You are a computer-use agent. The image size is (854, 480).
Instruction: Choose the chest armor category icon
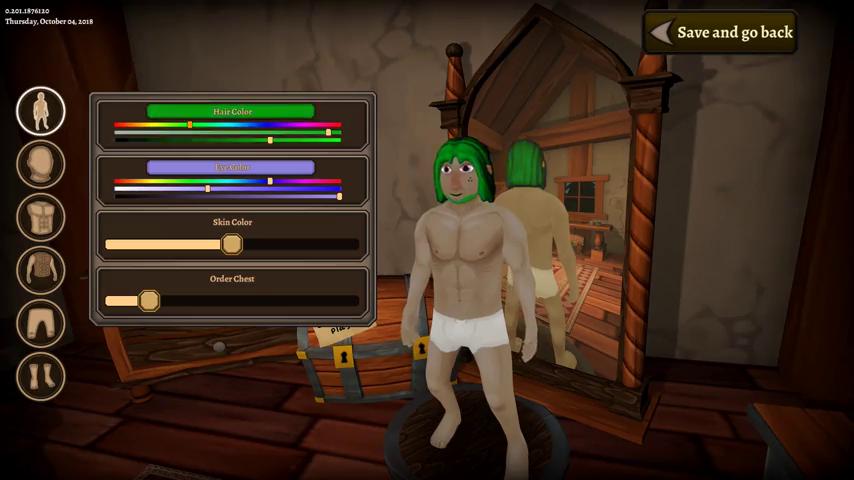[x=41, y=271]
